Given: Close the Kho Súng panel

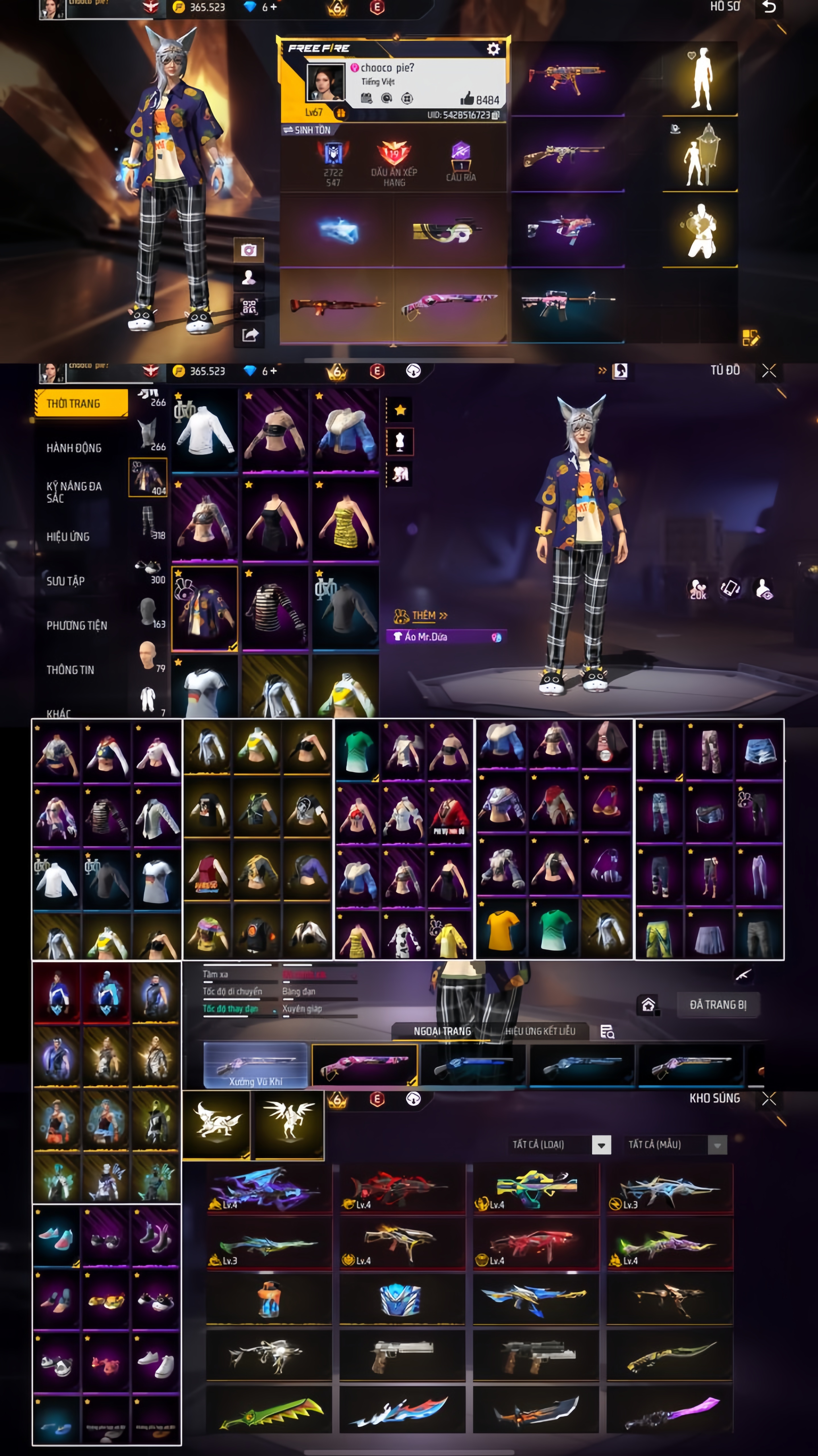Looking at the screenshot, I should tap(769, 1098).
